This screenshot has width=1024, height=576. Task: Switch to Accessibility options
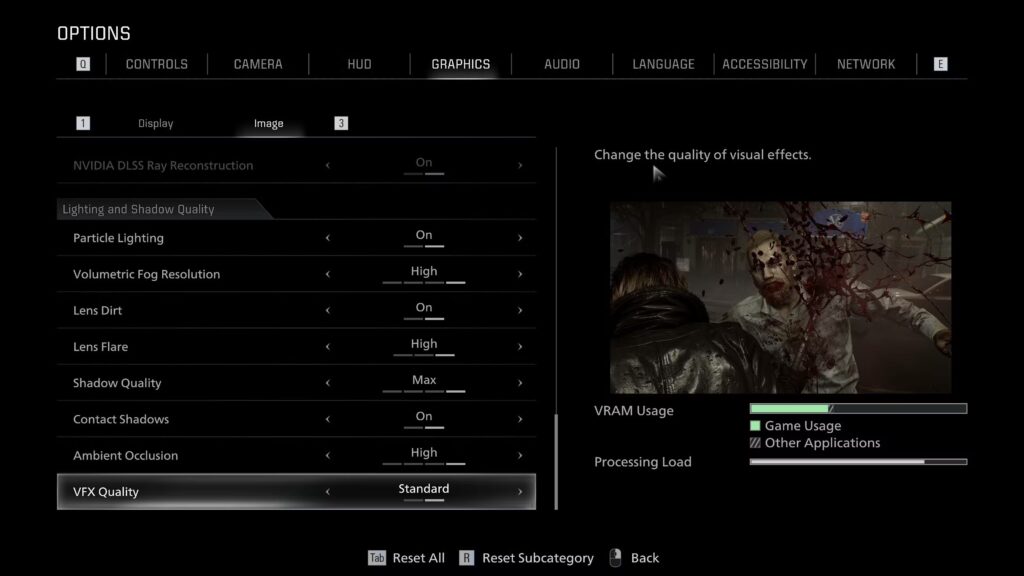(765, 64)
